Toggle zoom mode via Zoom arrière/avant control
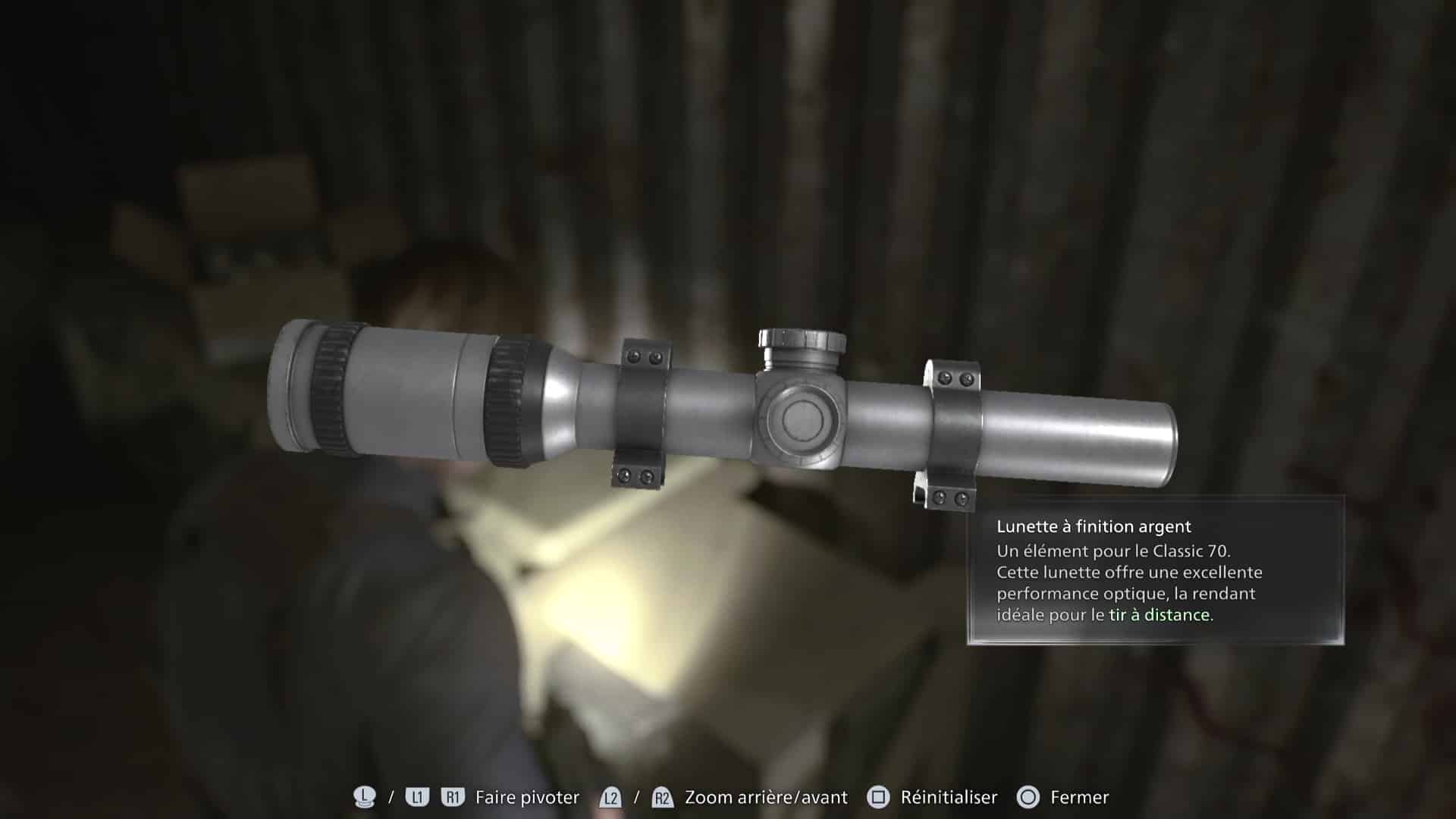Image resolution: width=1456 pixels, height=819 pixels. click(764, 797)
